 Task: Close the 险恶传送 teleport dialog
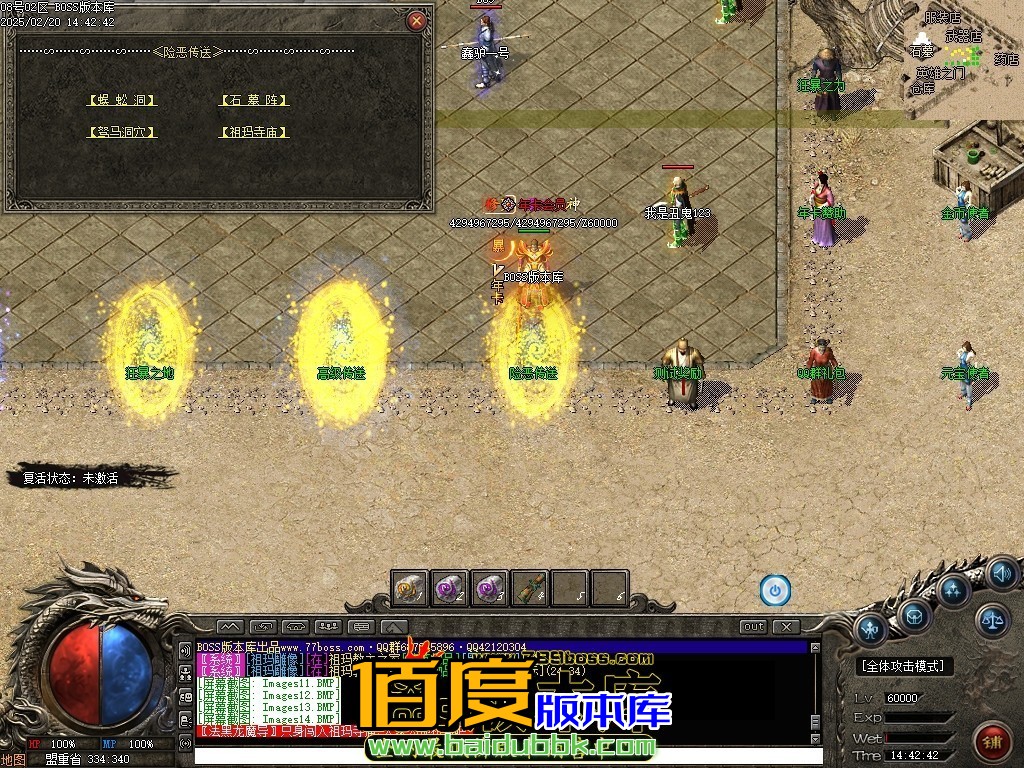click(x=417, y=20)
